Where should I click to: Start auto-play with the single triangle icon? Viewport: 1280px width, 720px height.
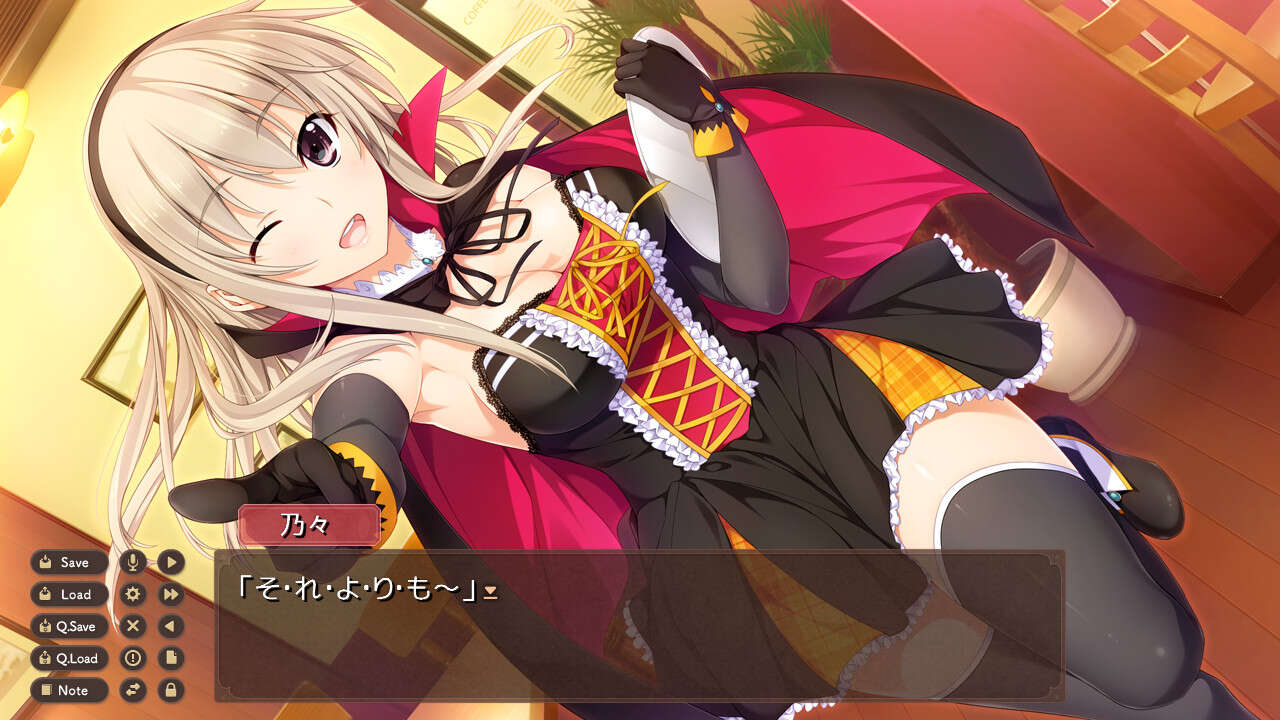171,562
